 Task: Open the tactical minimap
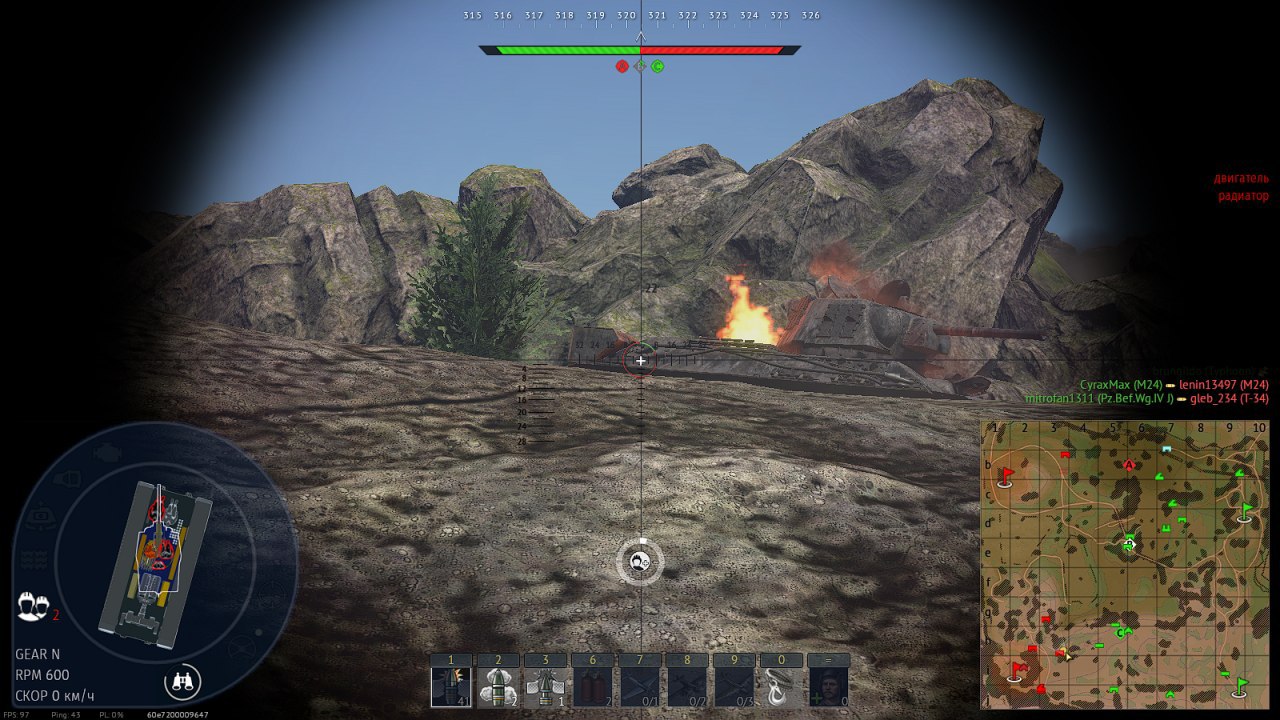pos(1125,564)
